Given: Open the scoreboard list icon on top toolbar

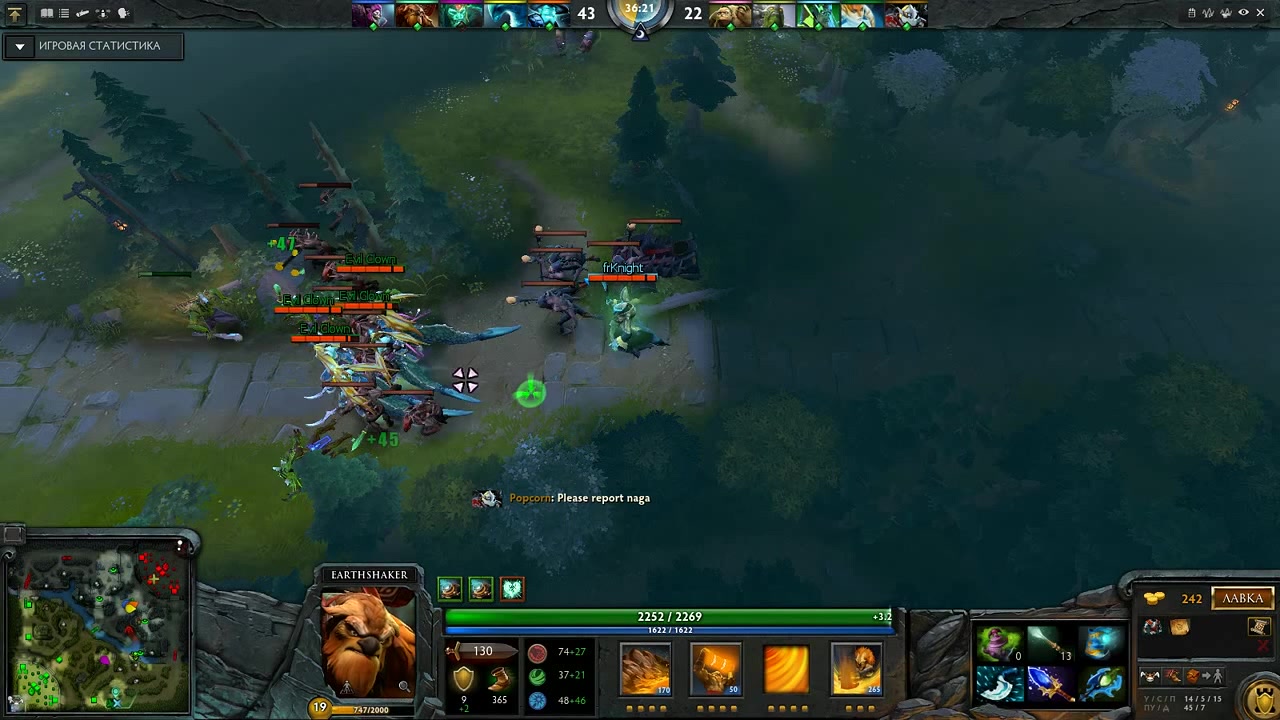Looking at the screenshot, I should [63, 13].
